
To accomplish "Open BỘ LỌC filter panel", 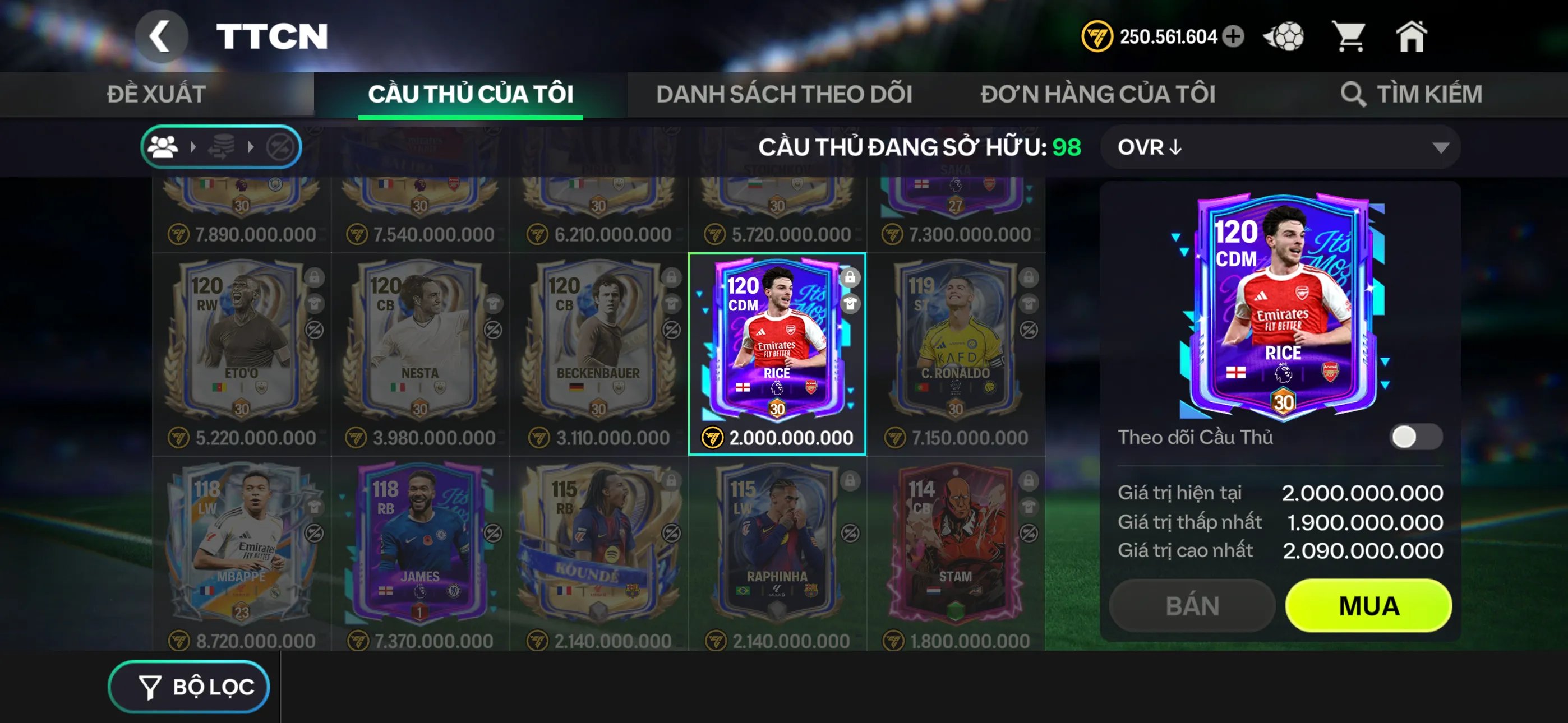I will (x=188, y=686).
